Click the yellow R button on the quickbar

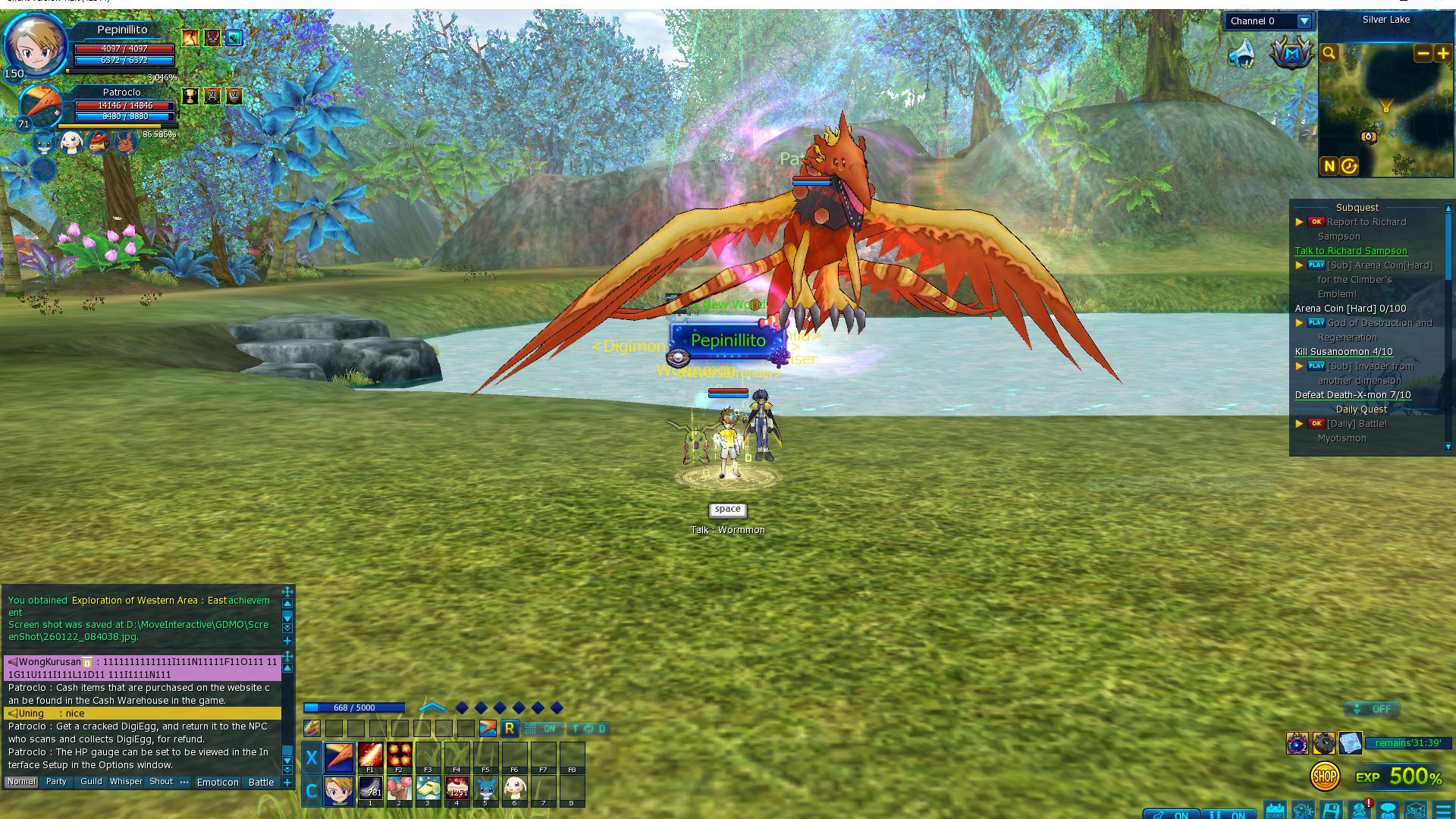pyautogui.click(x=509, y=729)
